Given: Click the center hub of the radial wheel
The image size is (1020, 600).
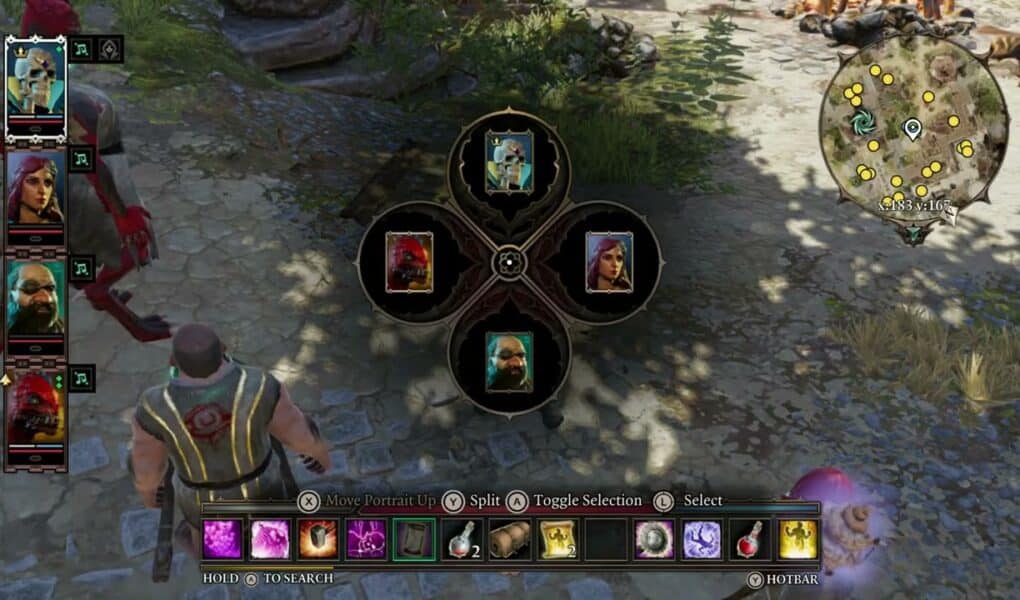Looking at the screenshot, I should click(x=509, y=263).
